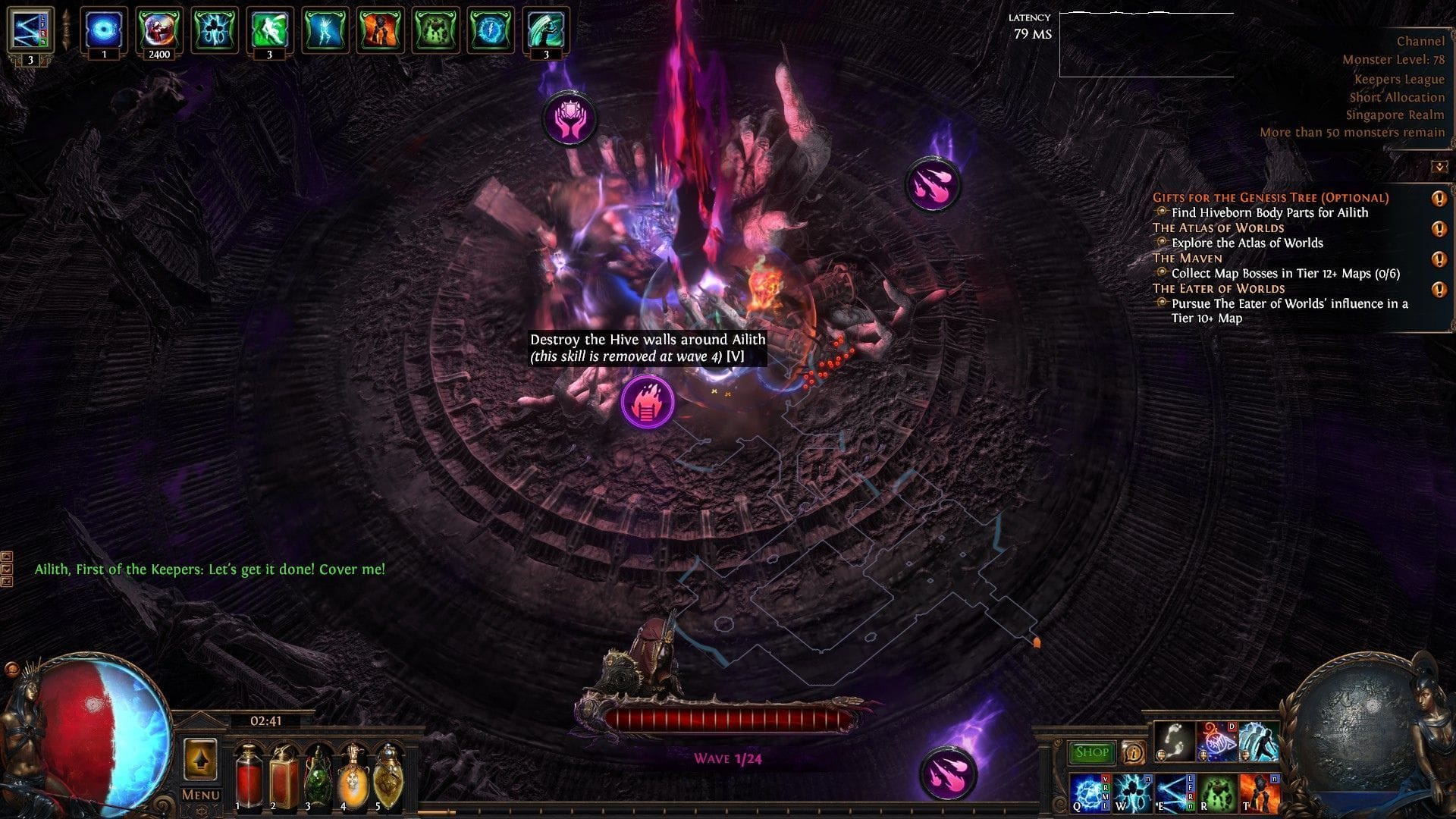Drink from flask in slot 1
The width and height of the screenshot is (1456, 819).
[x=251, y=775]
